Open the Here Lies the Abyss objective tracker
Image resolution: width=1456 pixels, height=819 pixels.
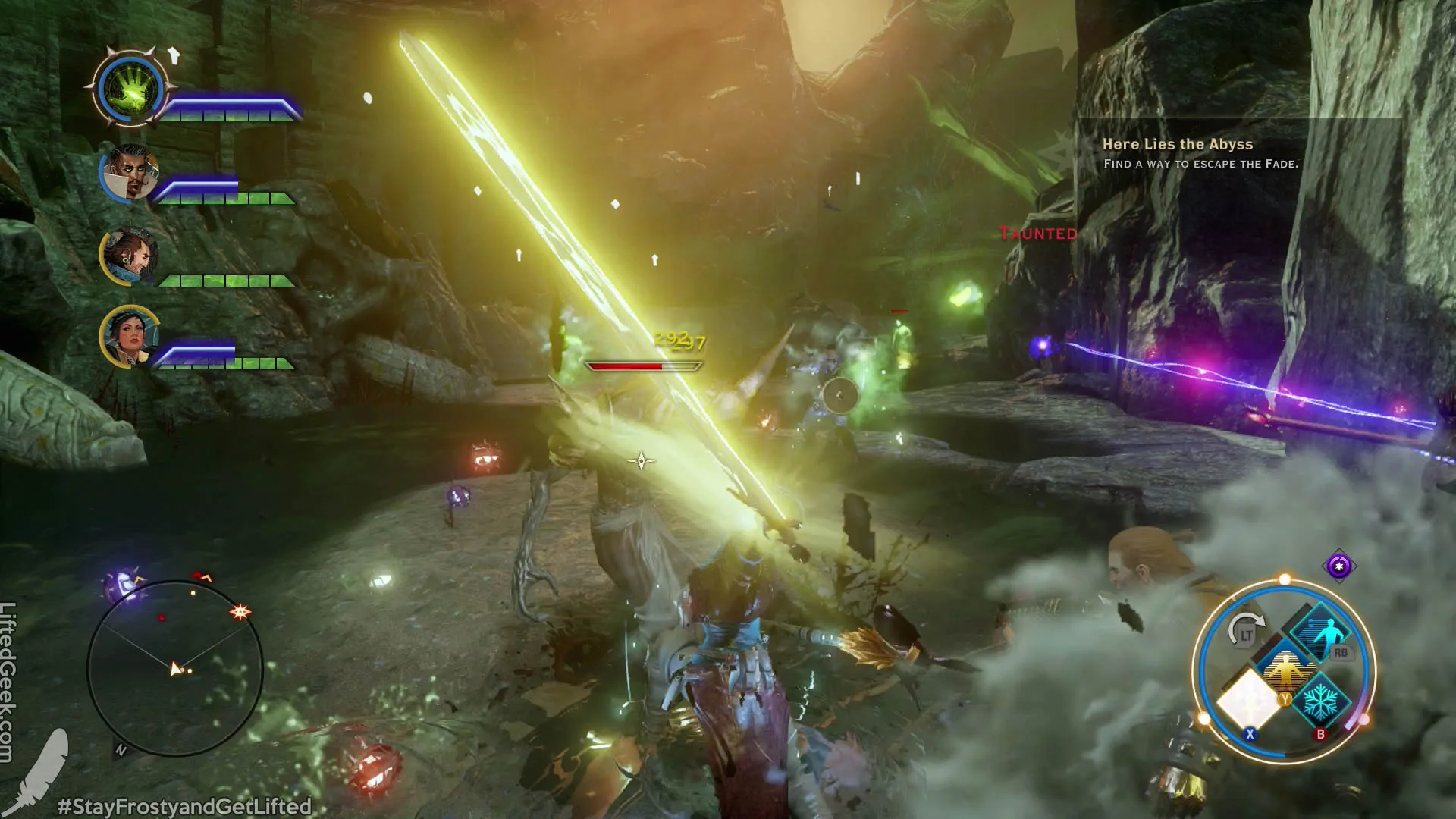pyautogui.click(x=1200, y=152)
